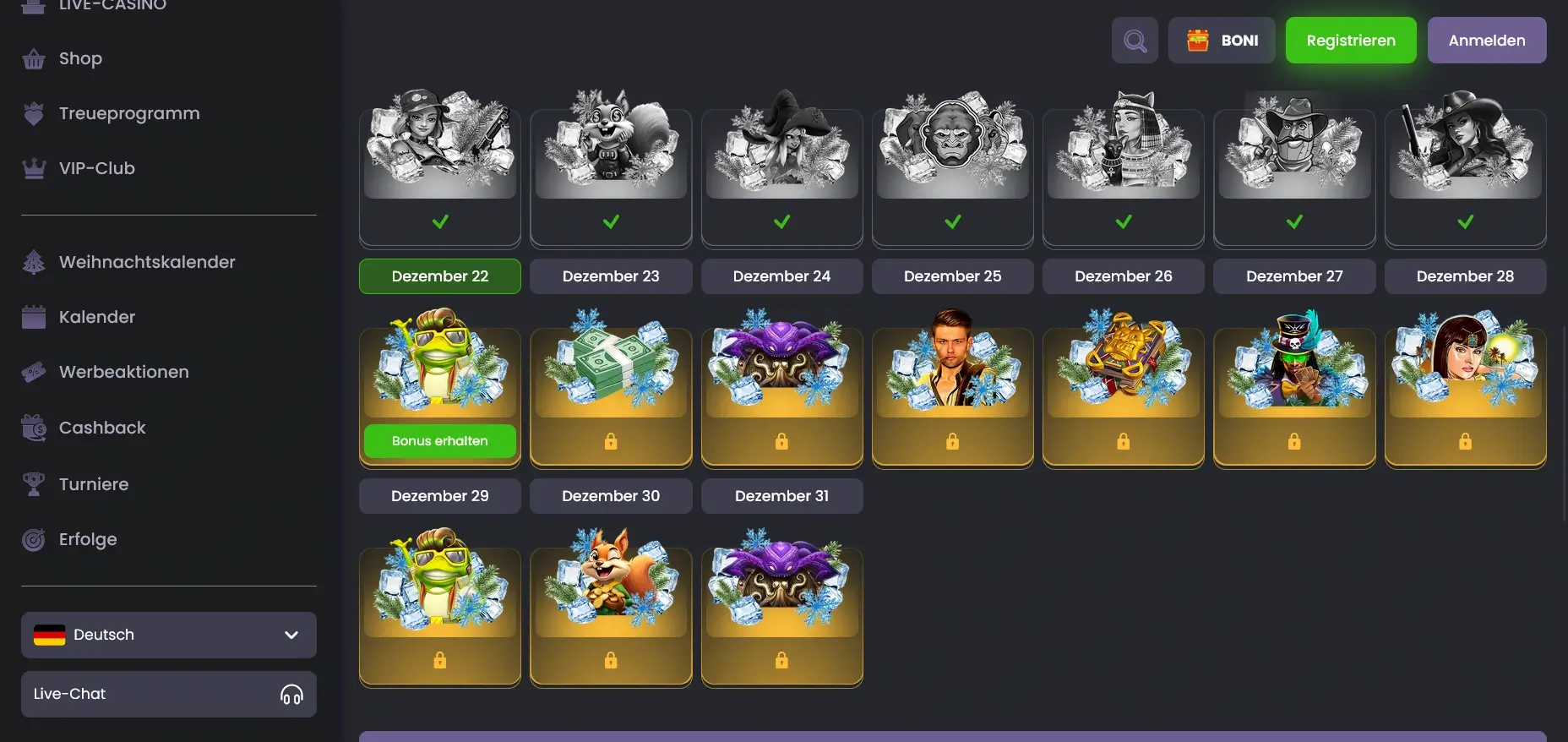1568x742 pixels.
Task: Open the VIP-Club page
Action: (x=95, y=167)
